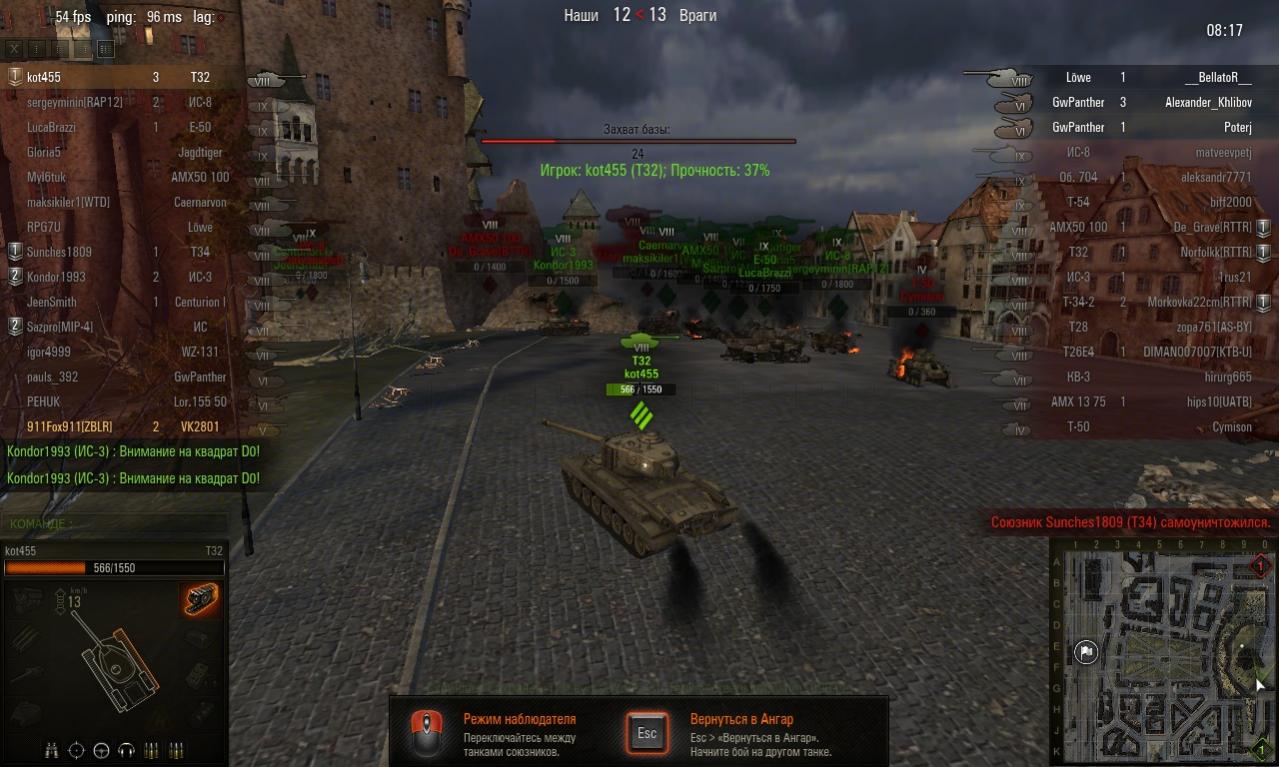The image size is (1279, 767).
Task: Click the crosshair gunner icon
Action: coord(77,750)
